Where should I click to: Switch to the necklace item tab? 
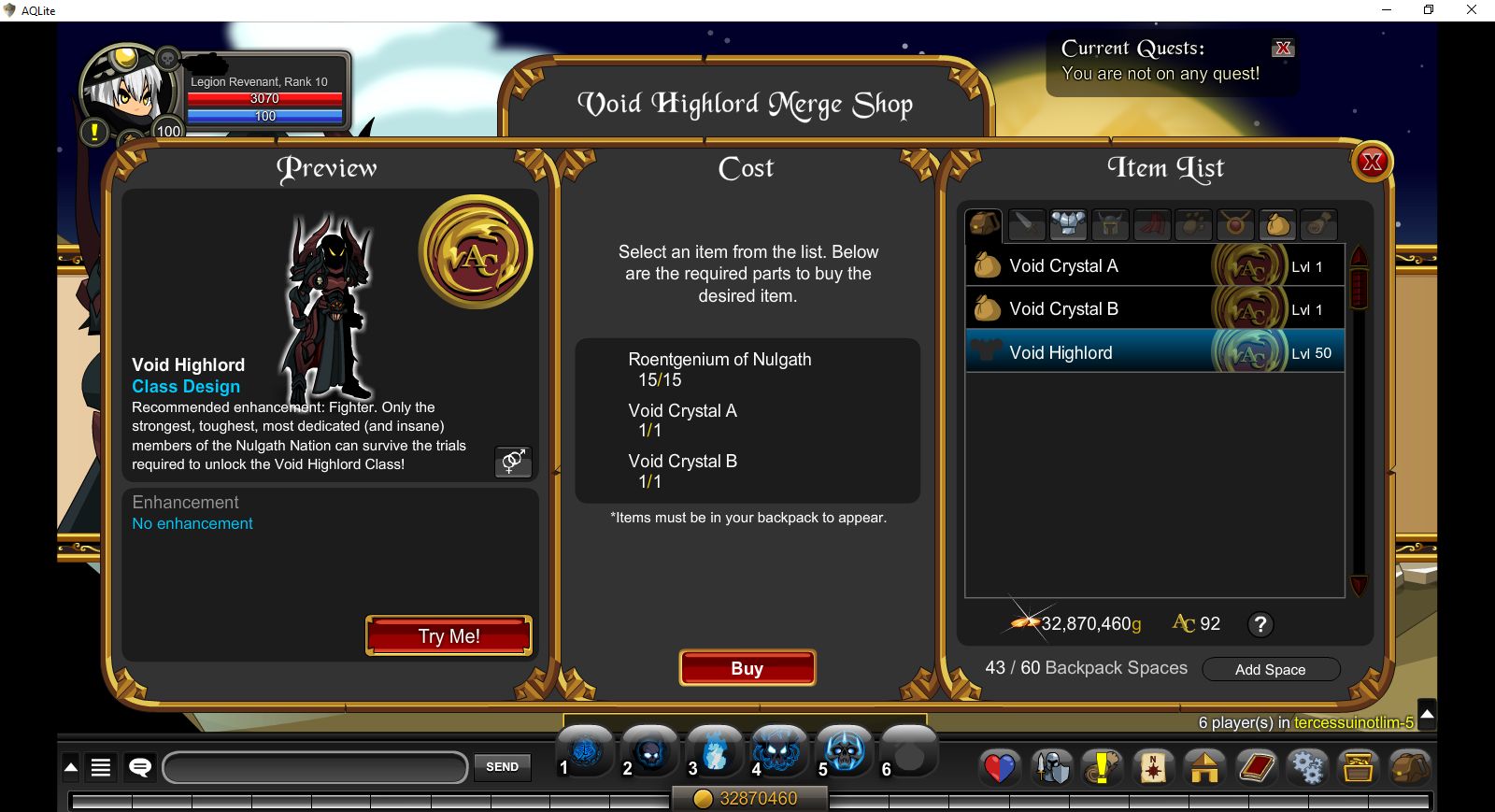click(x=1235, y=224)
